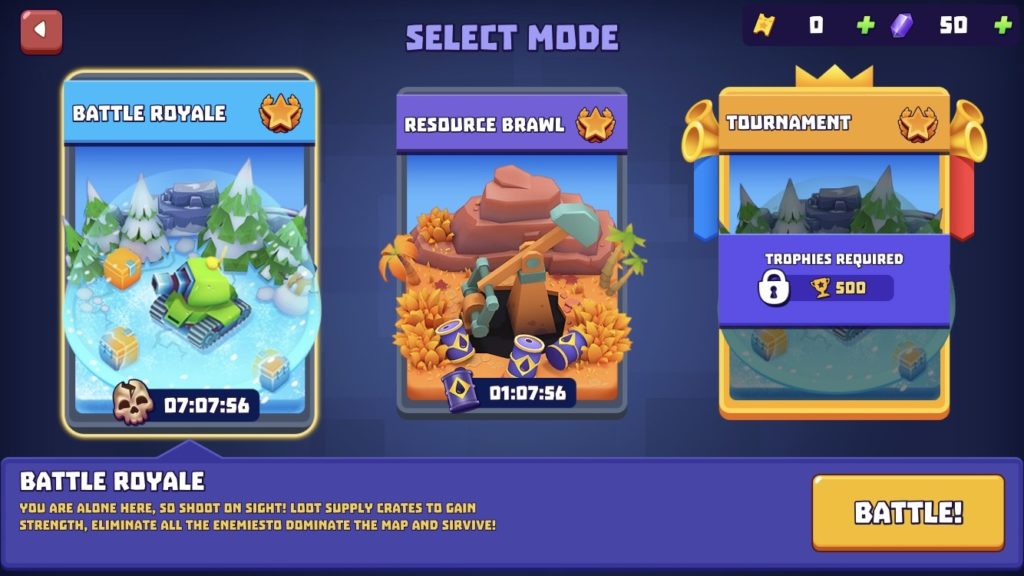Add more tickets with the green plus
Screen dimensions: 1024x576
(x=865, y=25)
